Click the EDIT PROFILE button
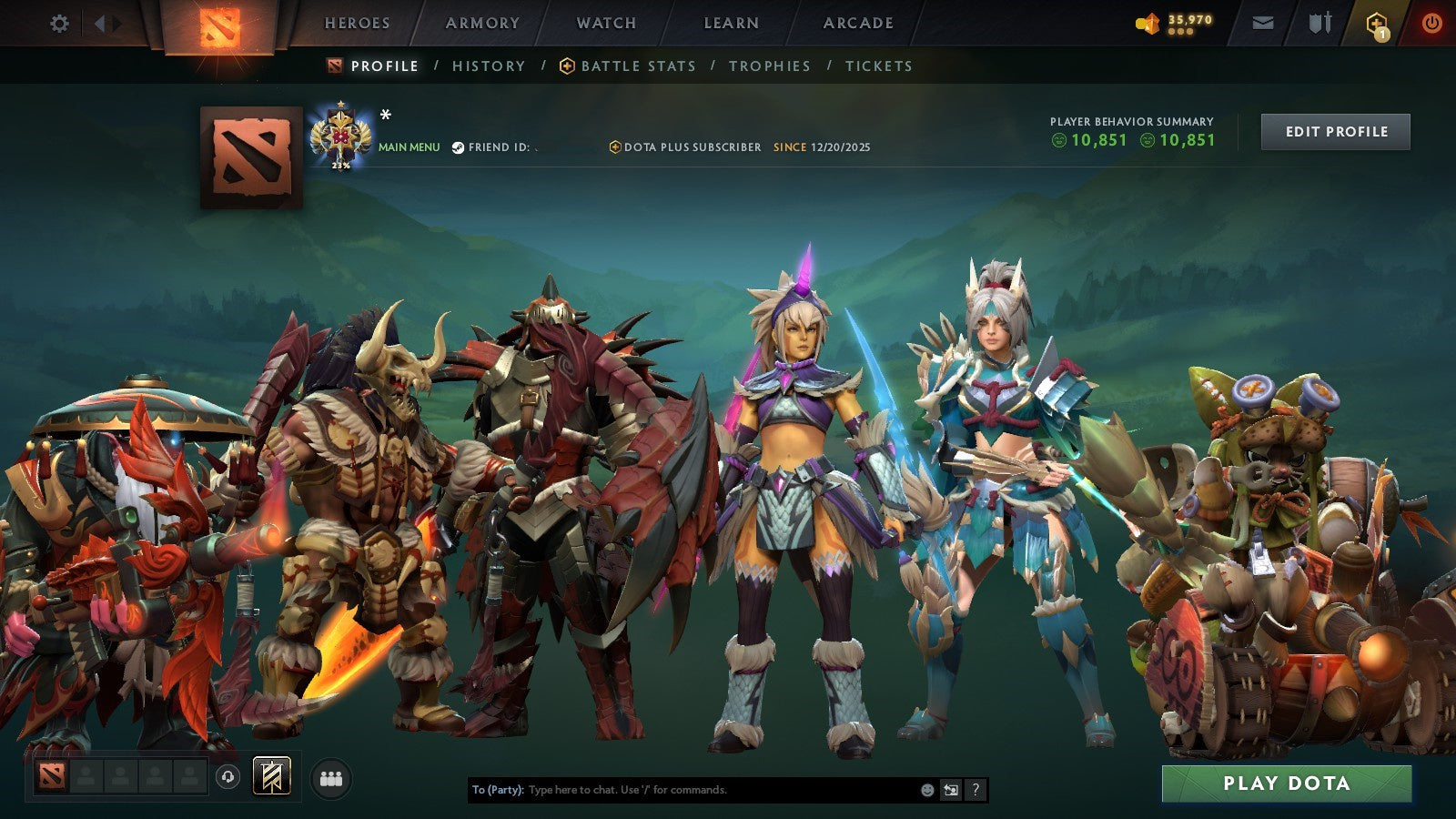 coord(1335,131)
